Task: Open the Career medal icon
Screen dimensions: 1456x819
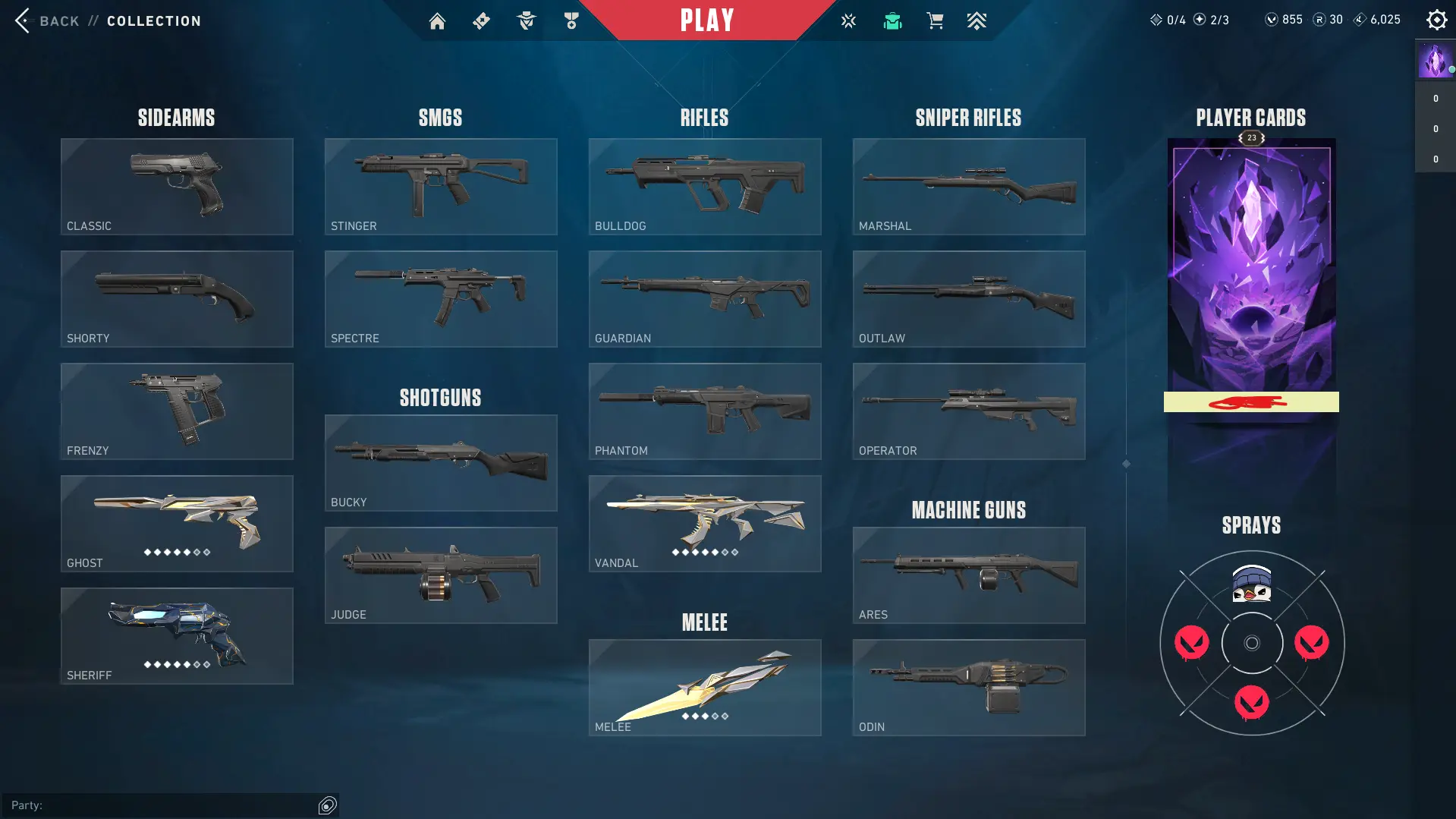Action: [x=571, y=20]
